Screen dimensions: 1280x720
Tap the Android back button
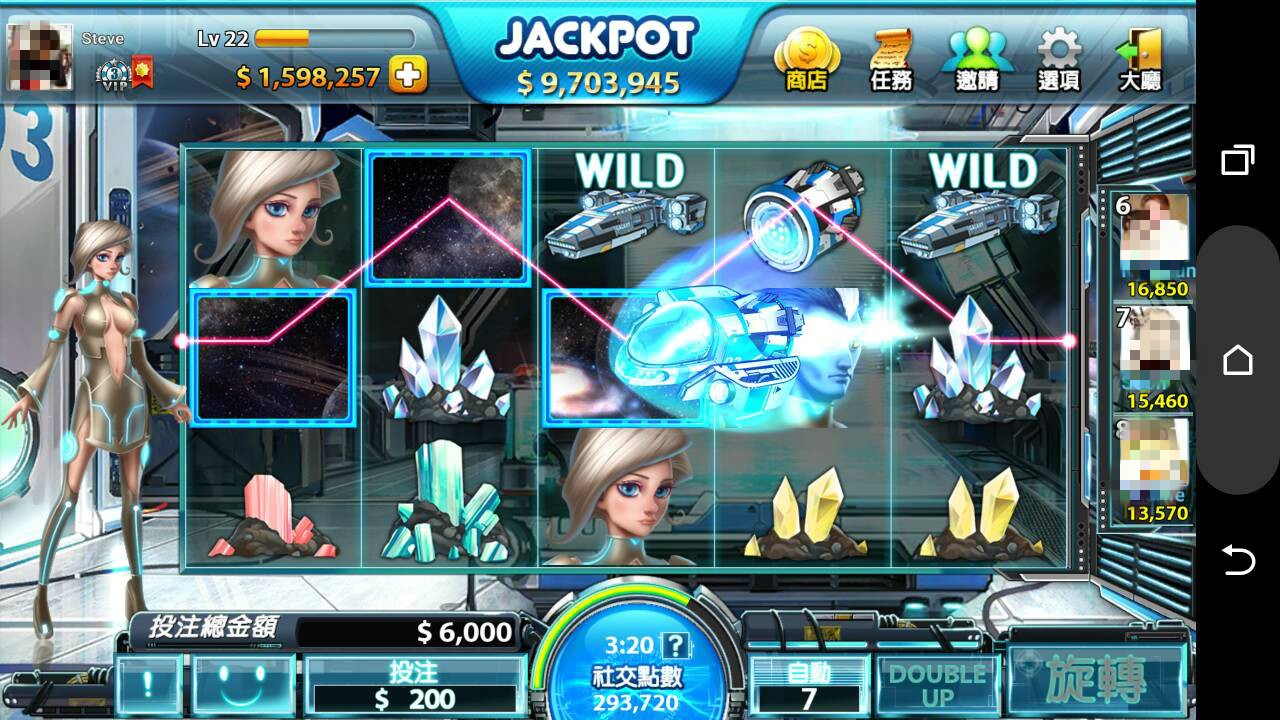1238,560
